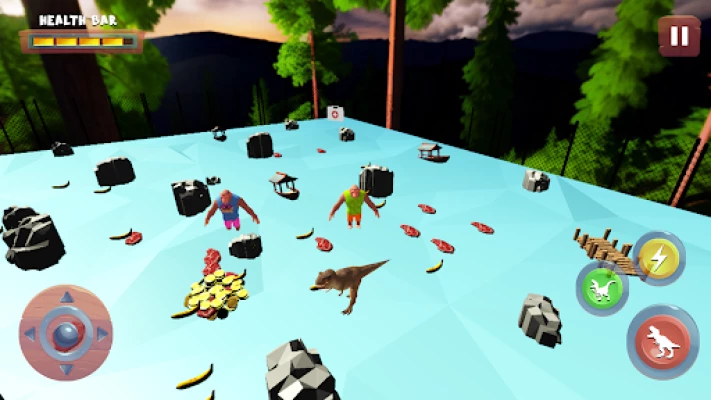The image size is (711, 400).
Task: Activate the yellow lightning bolt ability
Action: (657, 257)
